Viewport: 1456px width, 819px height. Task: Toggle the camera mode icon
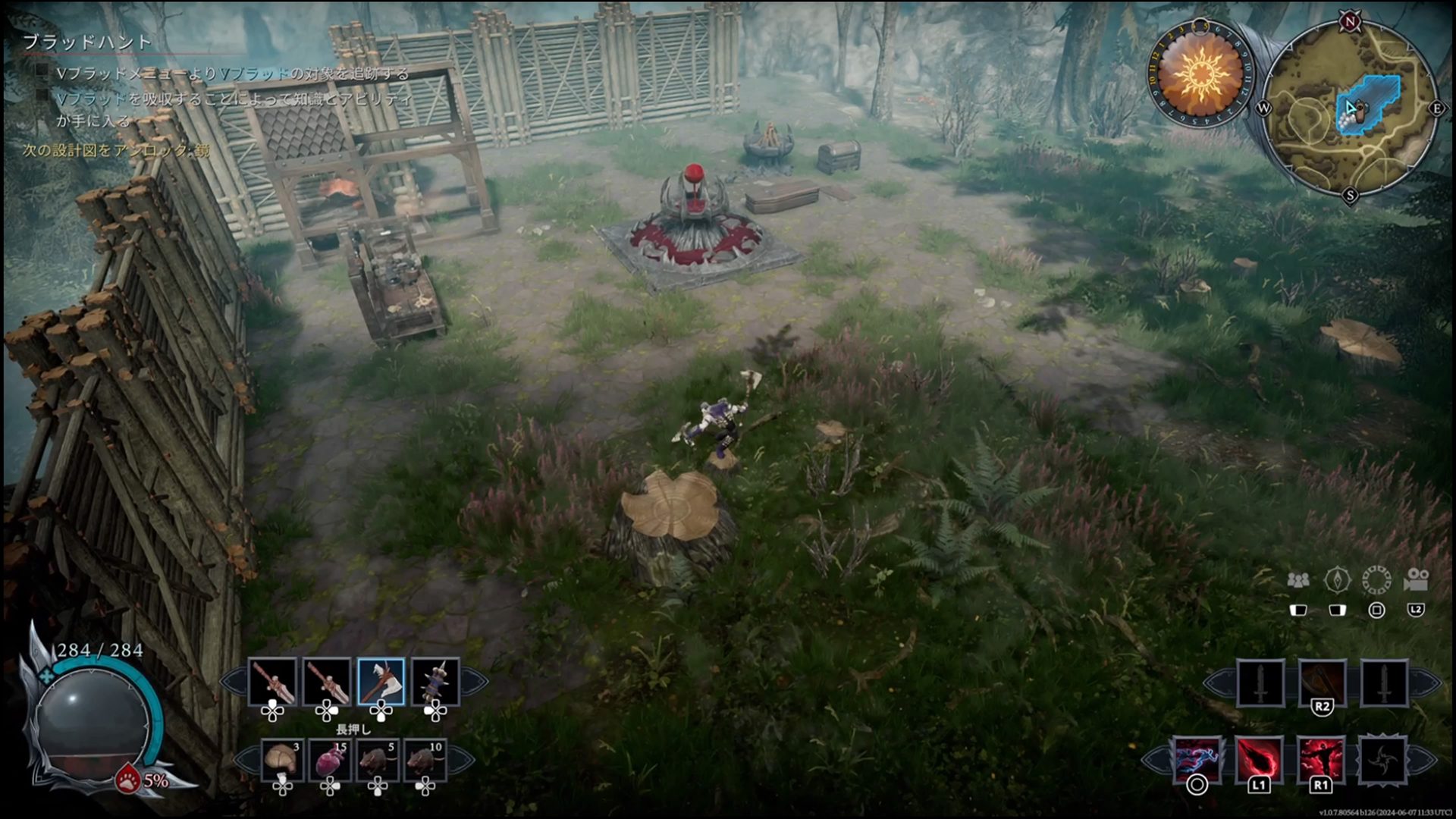pyautogui.click(x=1416, y=581)
